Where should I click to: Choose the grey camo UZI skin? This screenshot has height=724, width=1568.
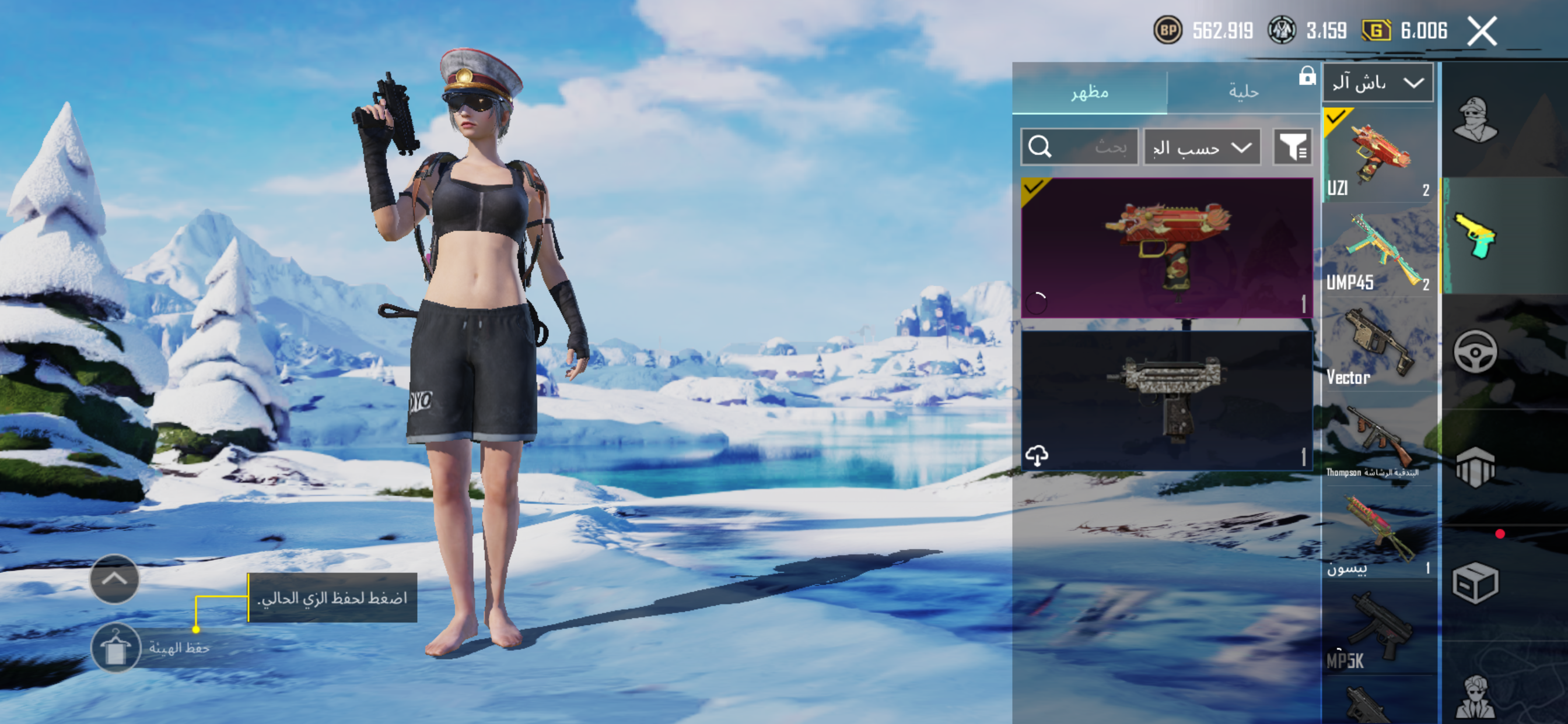point(1166,400)
